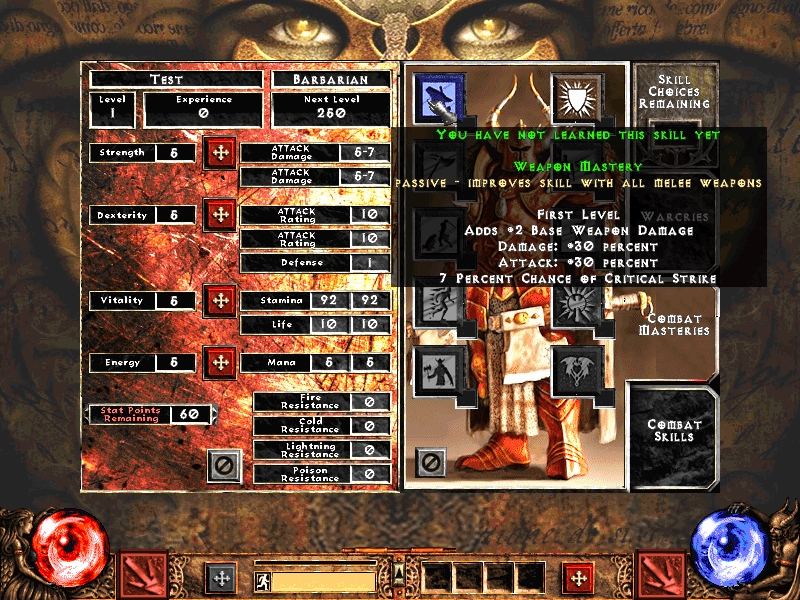
Task: Click the gray stats button on bottom bar
Action: (x=220, y=577)
